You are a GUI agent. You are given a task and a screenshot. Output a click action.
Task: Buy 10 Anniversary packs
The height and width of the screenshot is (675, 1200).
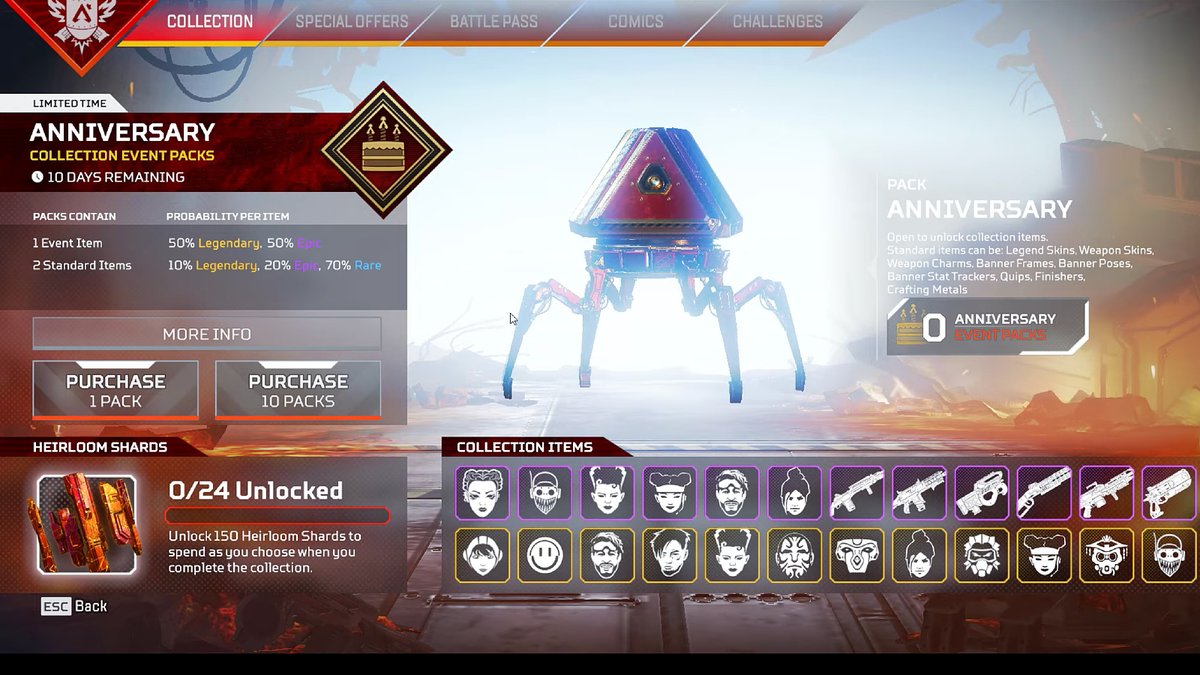pyautogui.click(x=298, y=390)
